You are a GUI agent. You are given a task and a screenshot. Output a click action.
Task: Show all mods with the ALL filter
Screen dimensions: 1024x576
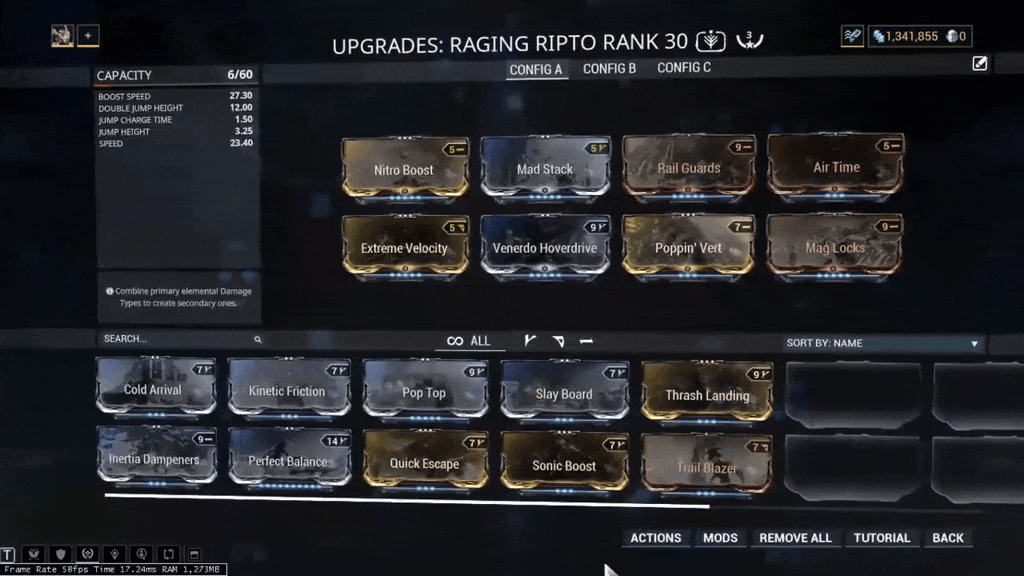469,341
